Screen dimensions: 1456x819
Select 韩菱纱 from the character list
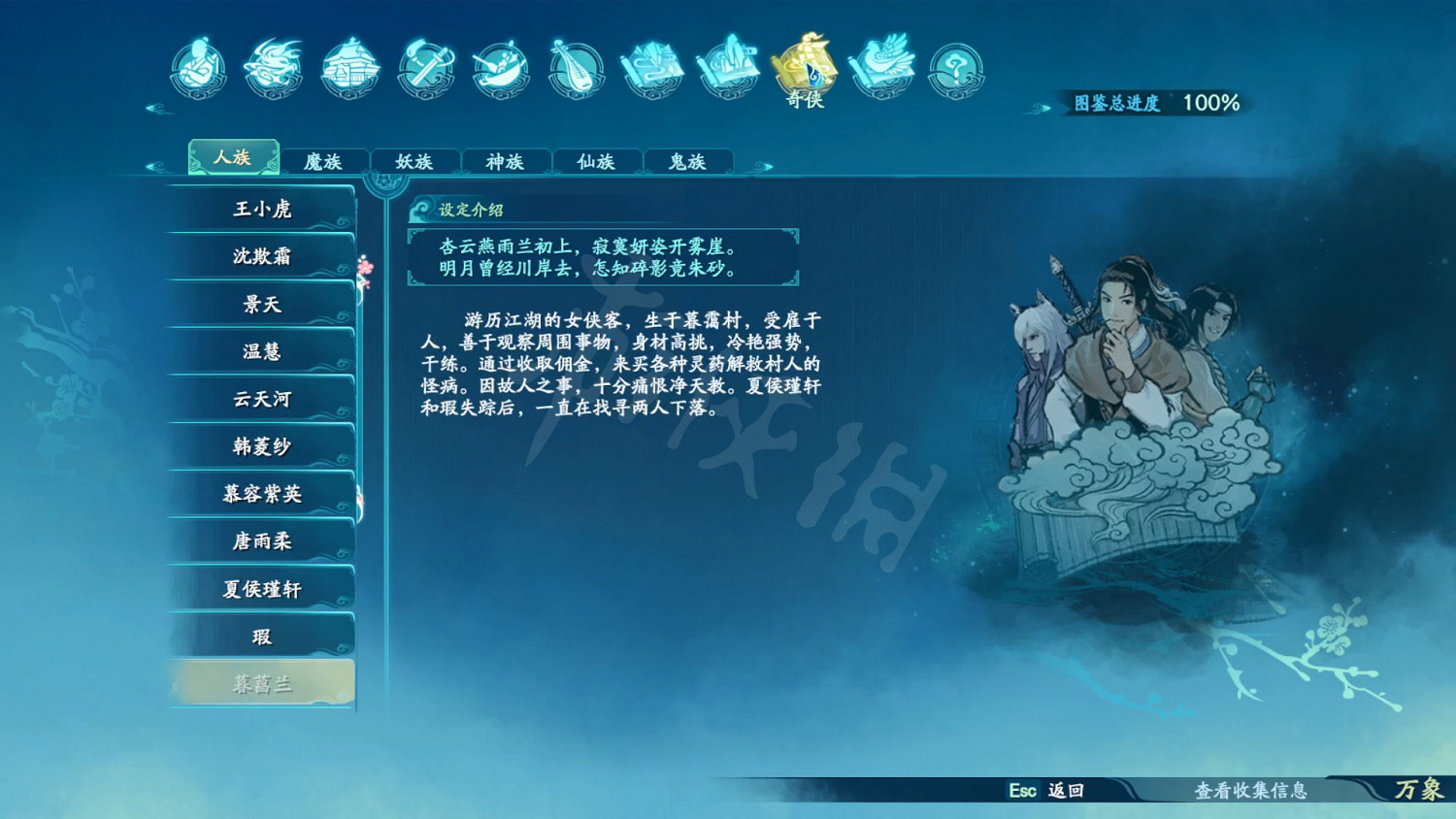pos(262,445)
